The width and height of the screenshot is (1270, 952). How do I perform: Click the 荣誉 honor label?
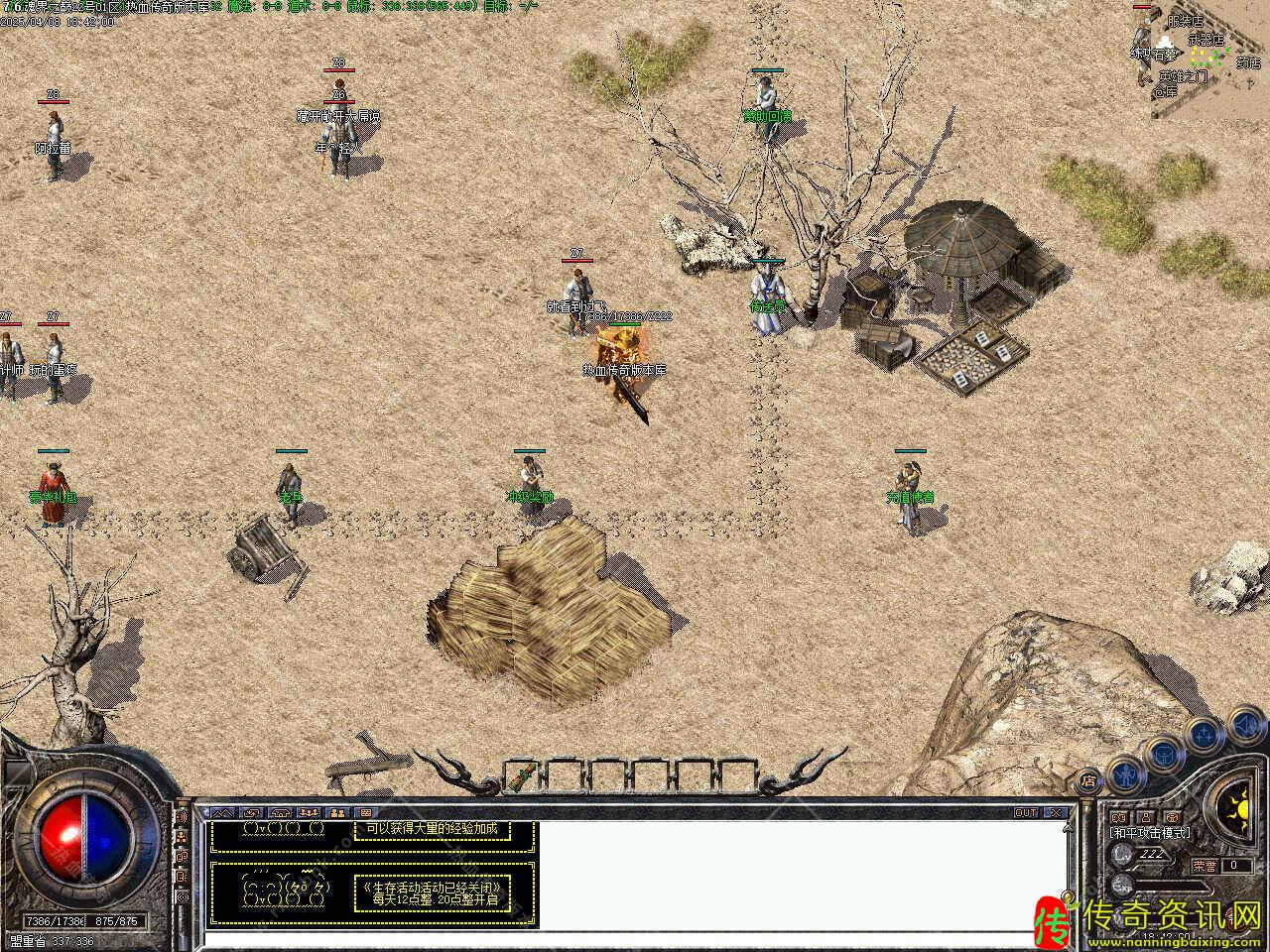click(x=1205, y=865)
